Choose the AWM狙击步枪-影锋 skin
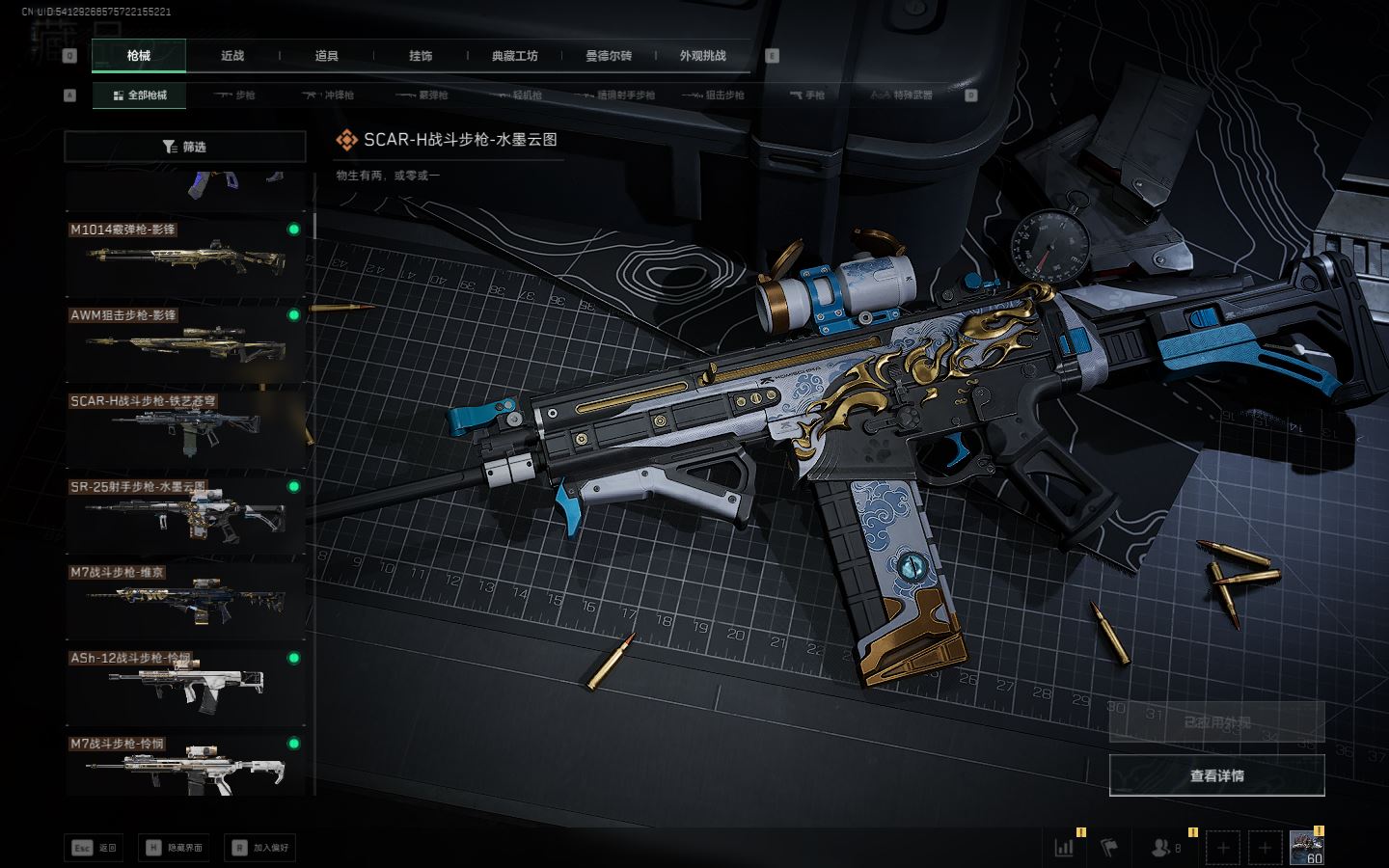This screenshot has height=868, width=1389. [184, 342]
